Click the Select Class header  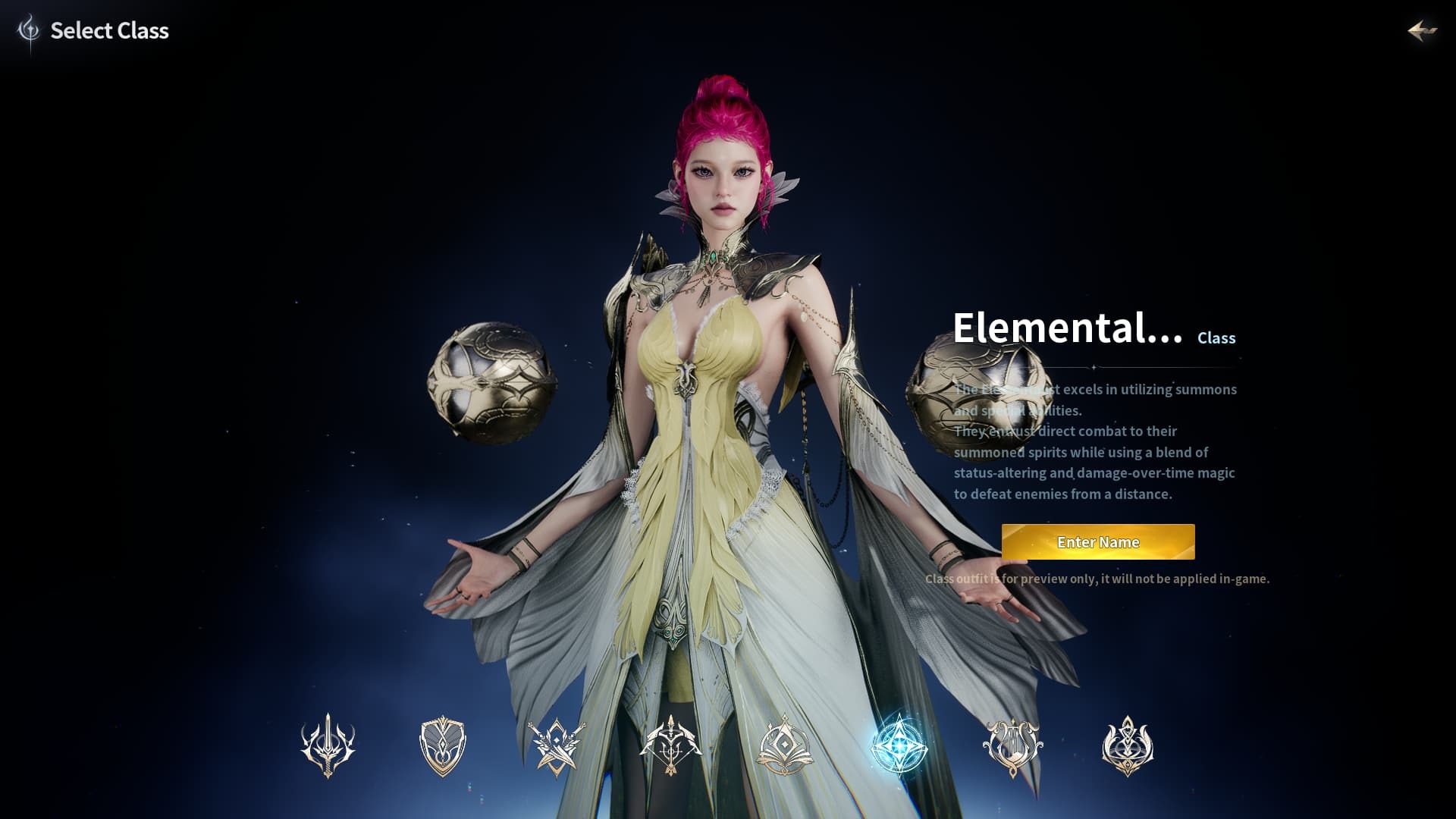coord(109,31)
